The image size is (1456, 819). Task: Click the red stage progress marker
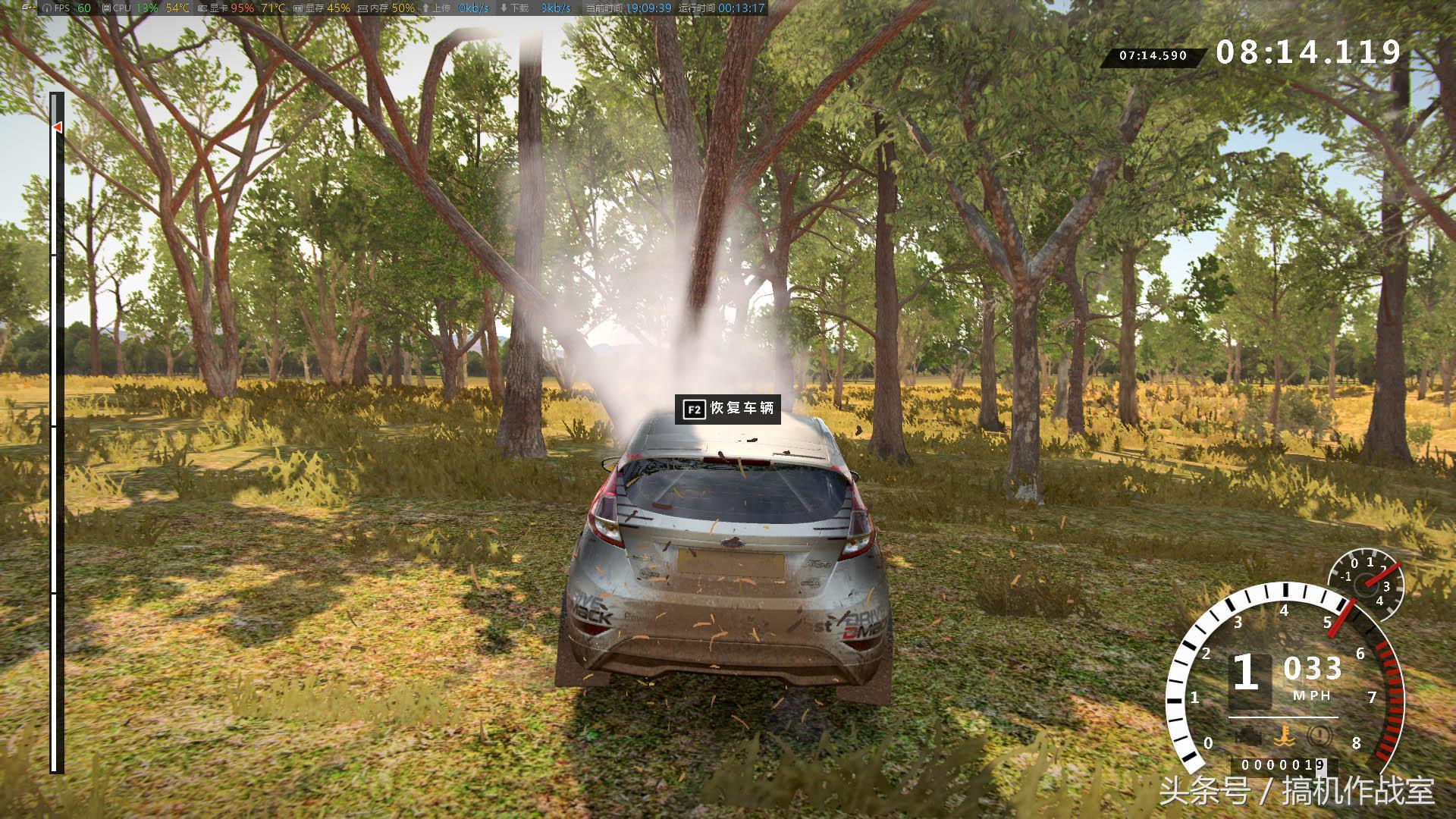click(x=57, y=127)
